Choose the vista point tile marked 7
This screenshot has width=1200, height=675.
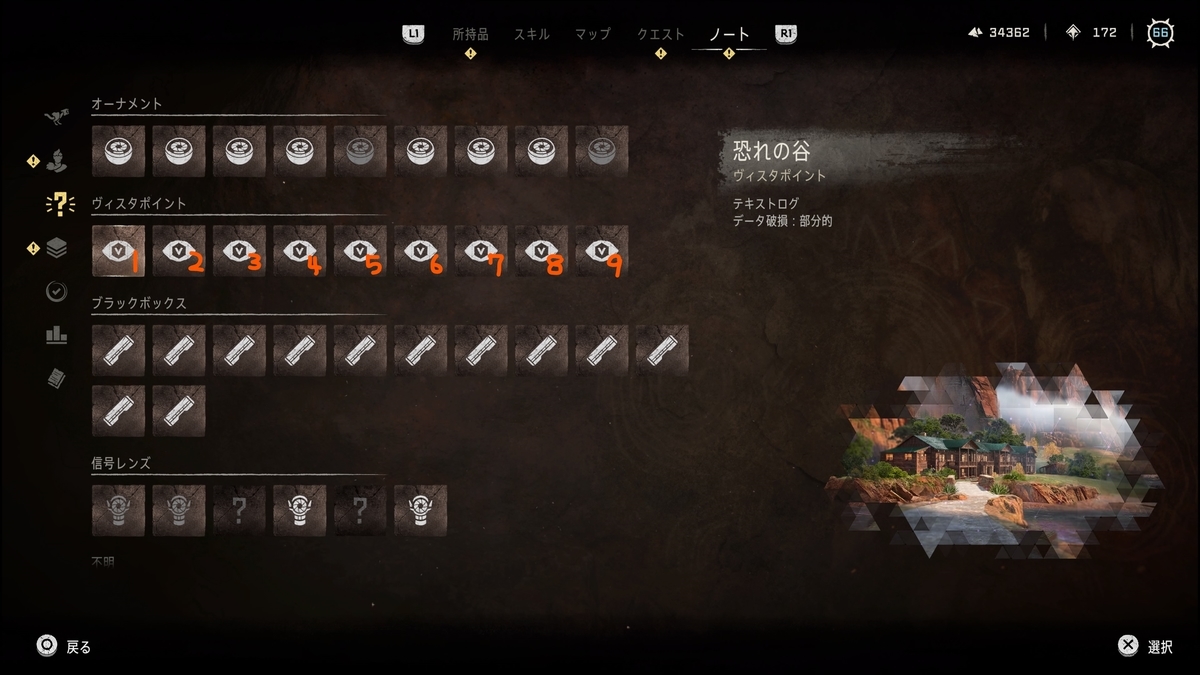click(481, 251)
